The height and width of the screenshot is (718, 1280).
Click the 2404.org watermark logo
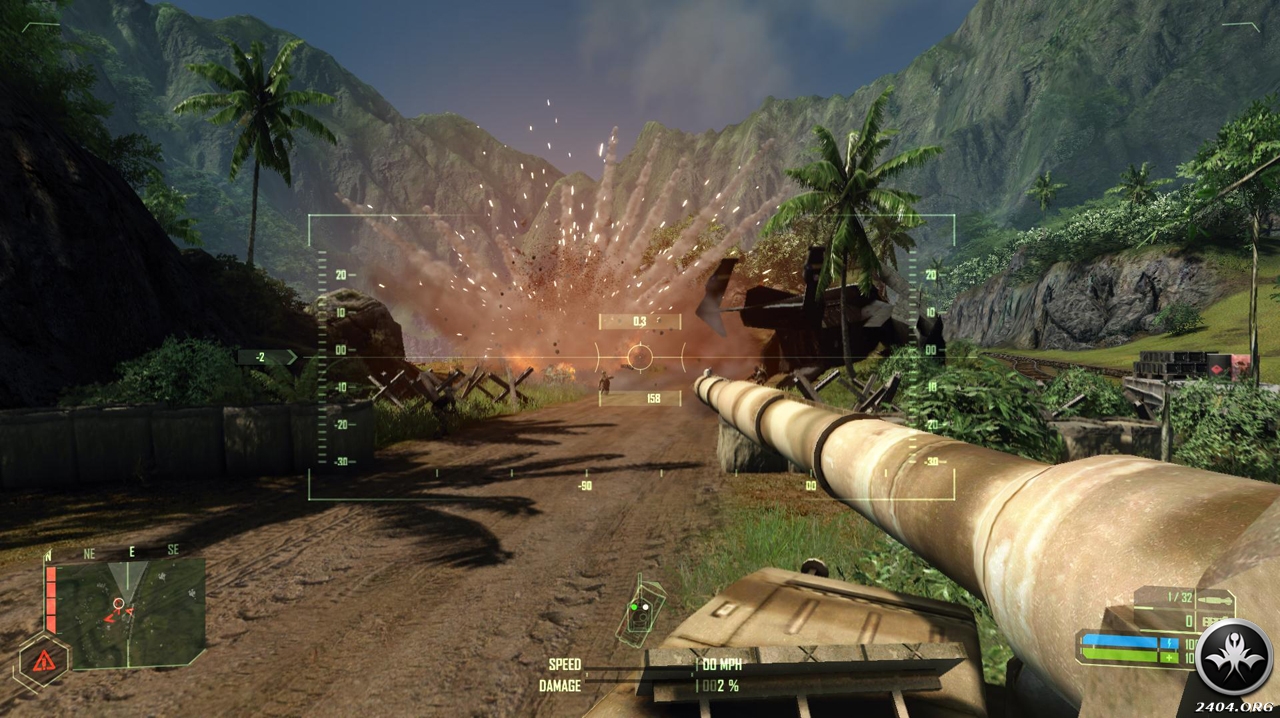tap(1234, 656)
